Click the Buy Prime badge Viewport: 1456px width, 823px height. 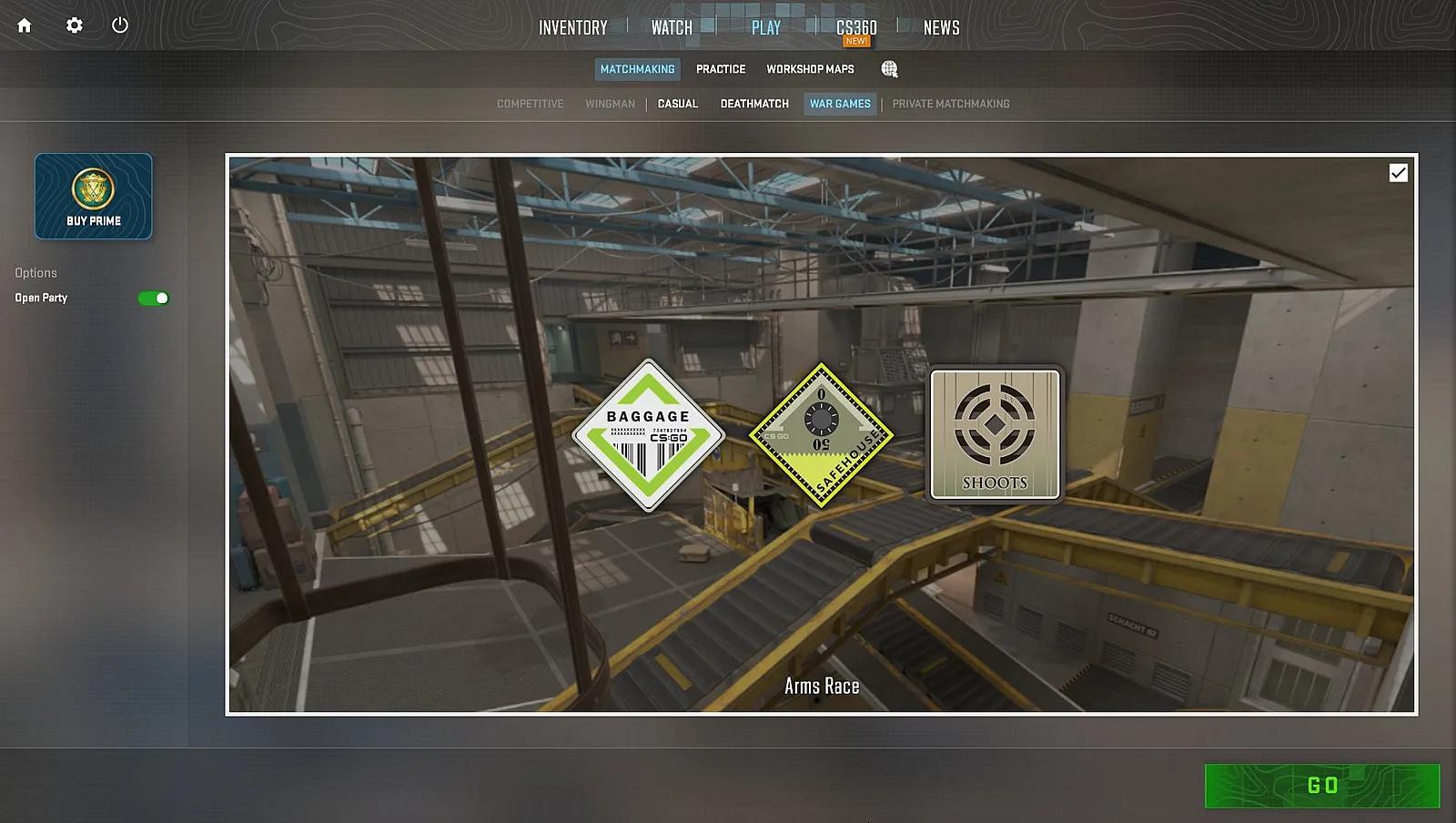tap(93, 196)
